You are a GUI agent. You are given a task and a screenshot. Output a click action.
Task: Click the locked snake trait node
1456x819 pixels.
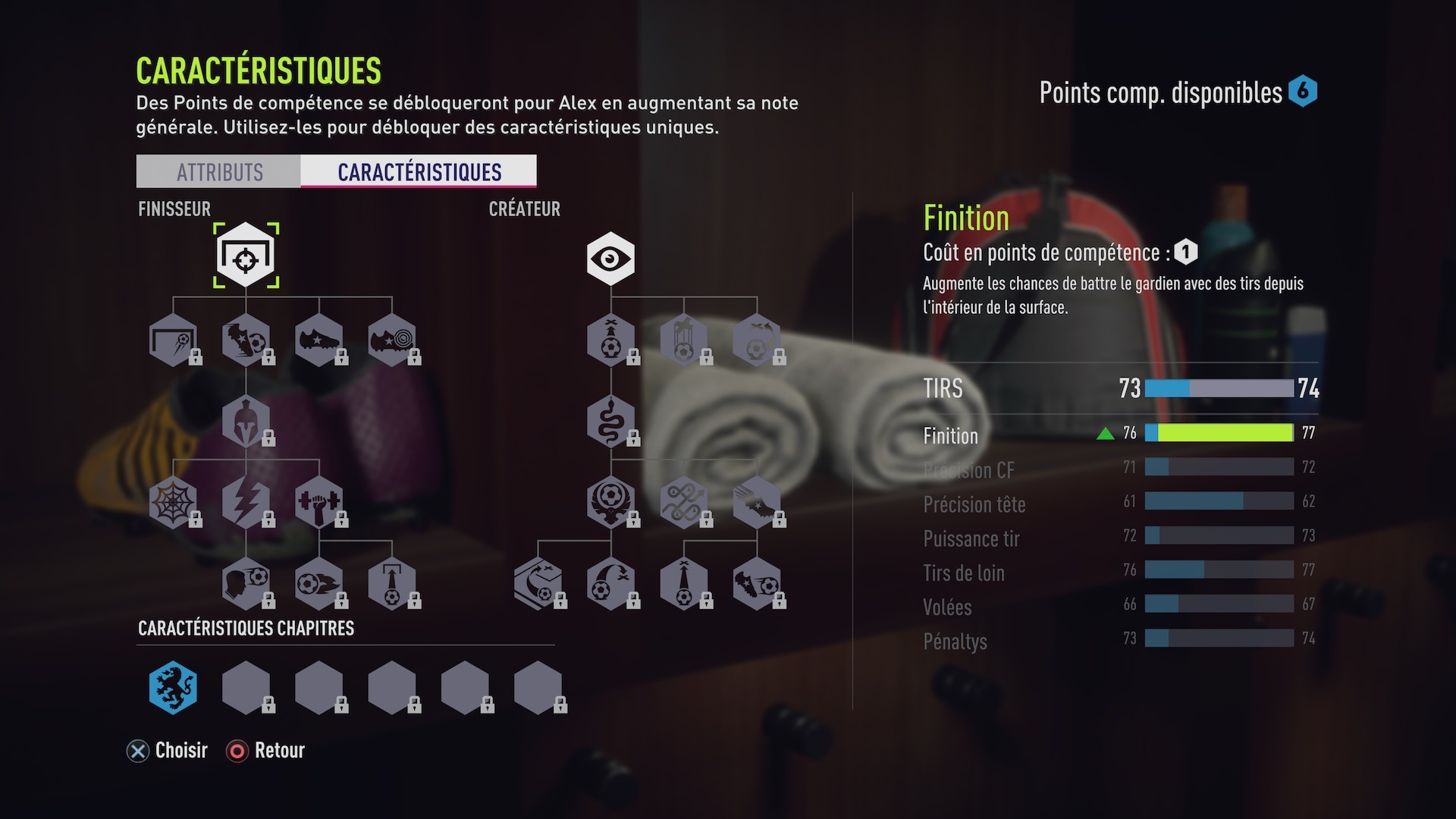[610, 421]
